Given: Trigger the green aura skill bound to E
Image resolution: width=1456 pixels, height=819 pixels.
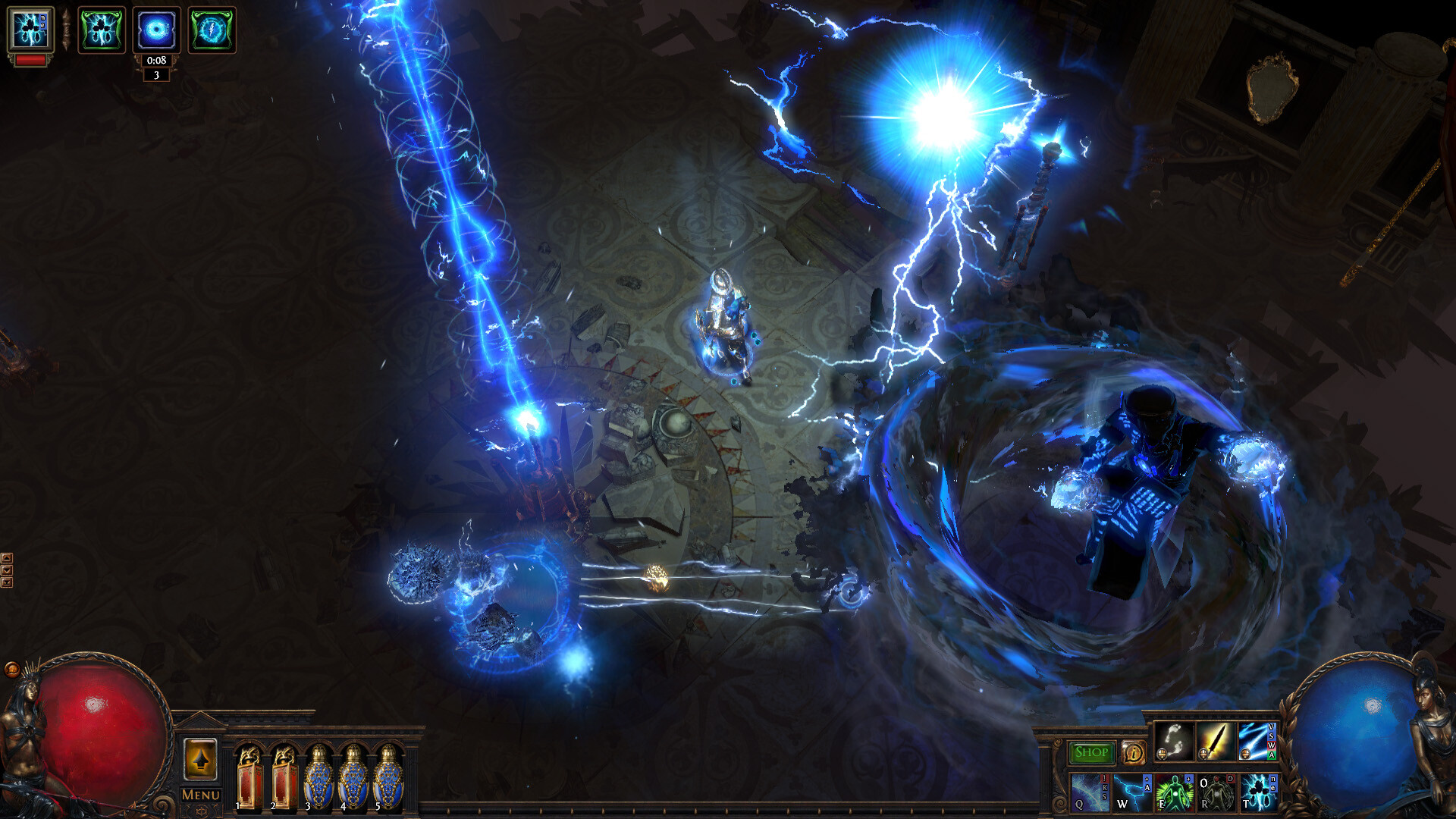Looking at the screenshot, I should 1175,795.
